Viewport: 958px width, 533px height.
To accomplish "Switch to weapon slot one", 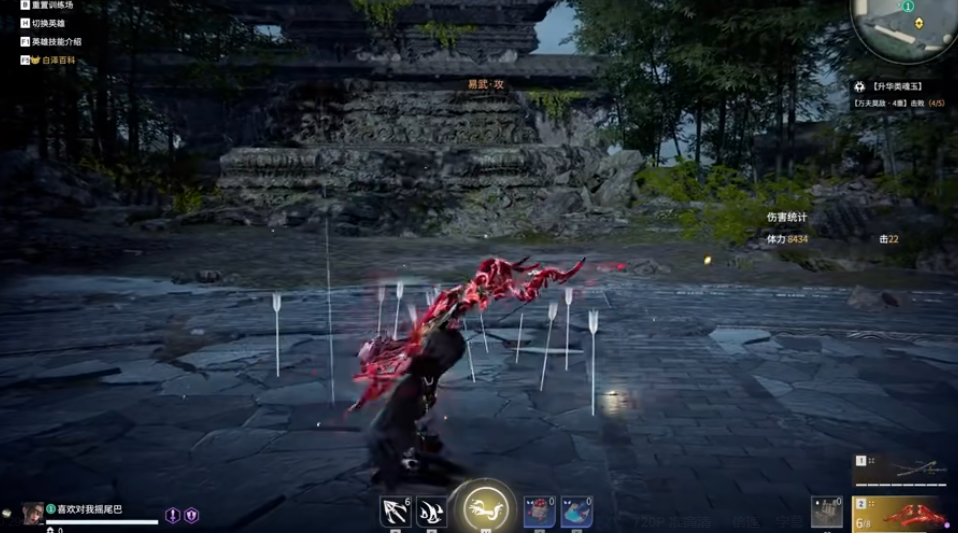I will click(x=898, y=469).
